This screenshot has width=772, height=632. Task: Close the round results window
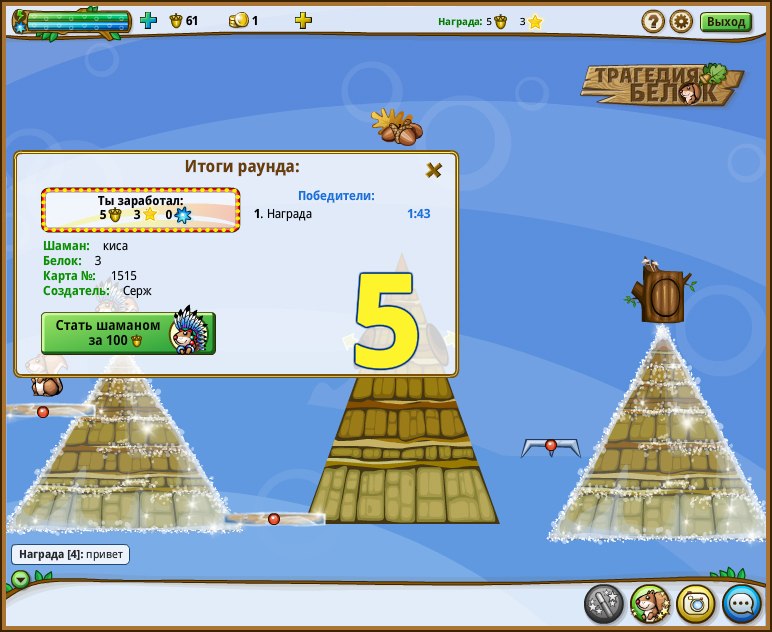click(x=433, y=170)
